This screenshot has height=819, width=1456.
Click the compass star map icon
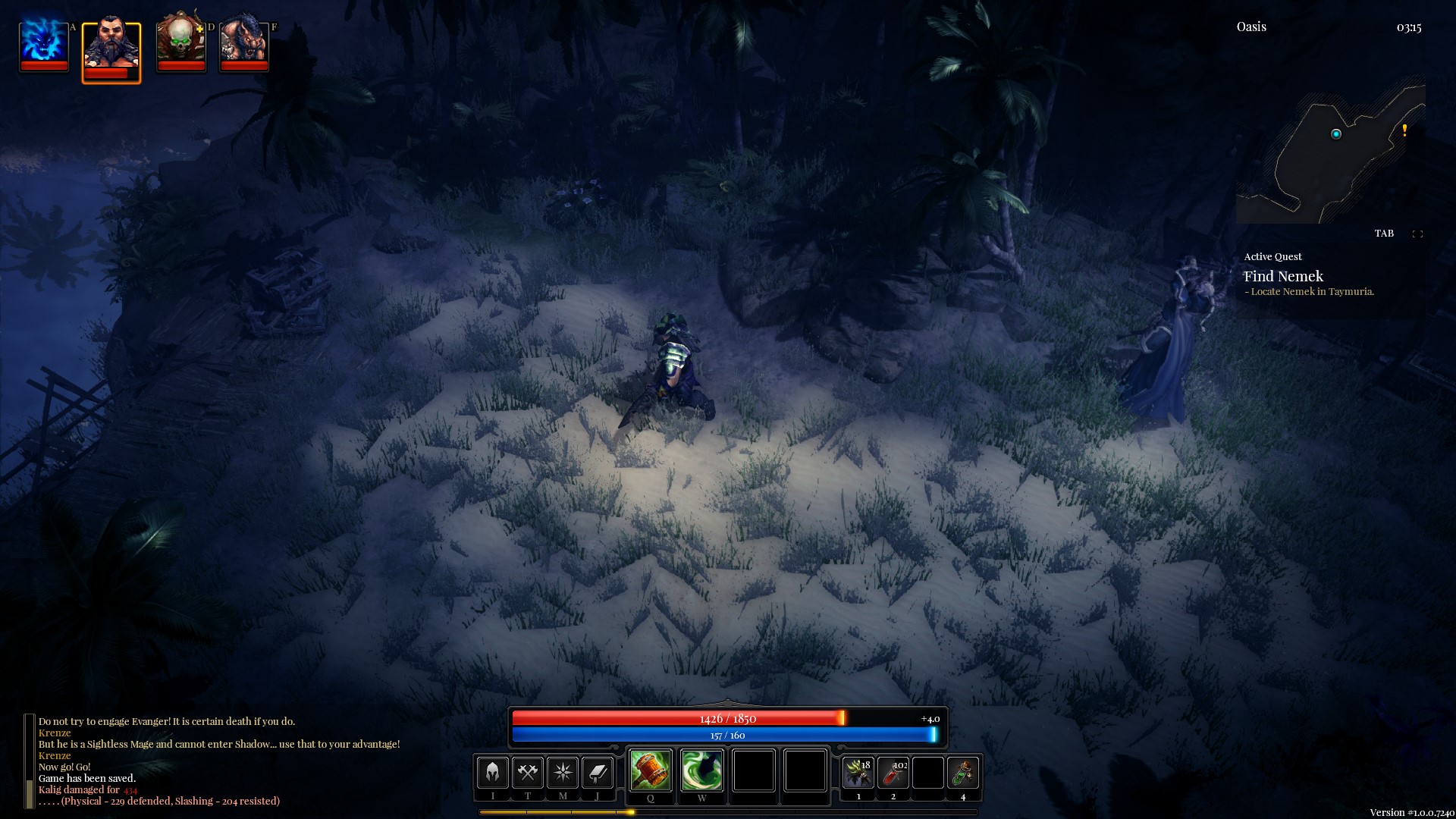(x=563, y=773)
